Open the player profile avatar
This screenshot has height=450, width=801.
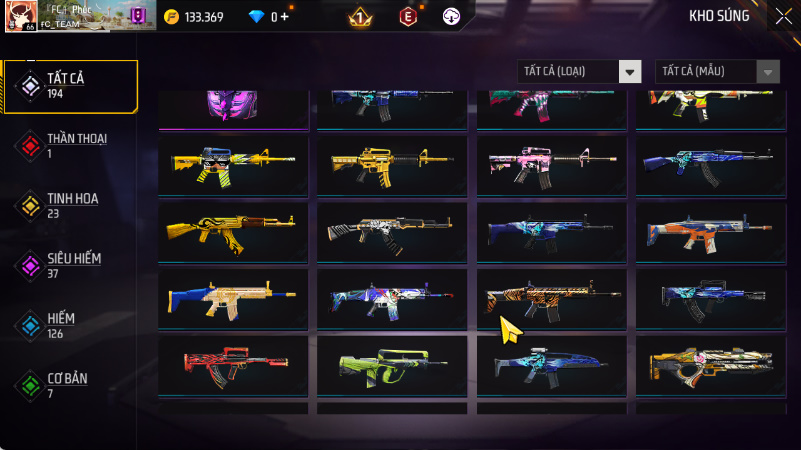(x=21, y=16)
